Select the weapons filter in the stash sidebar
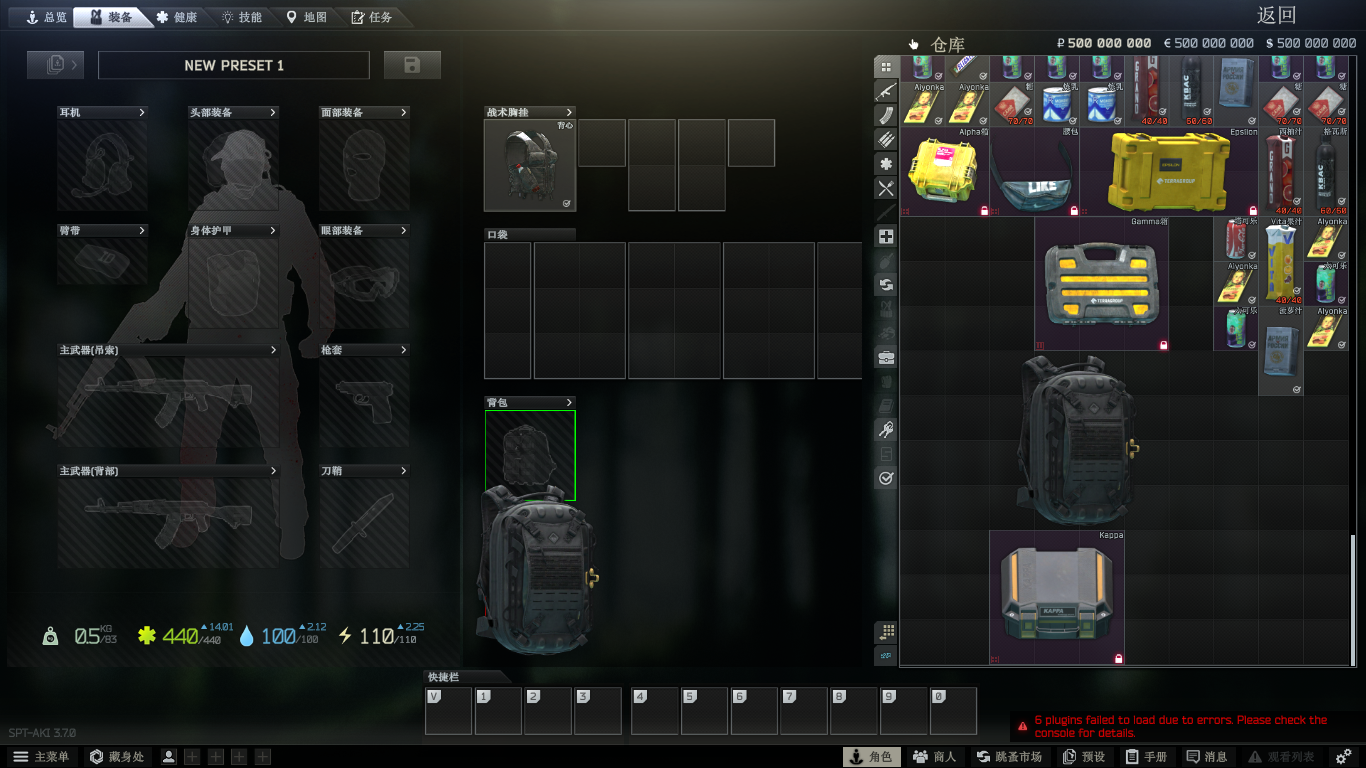The image size is (1366, 768). click(885, 92)
